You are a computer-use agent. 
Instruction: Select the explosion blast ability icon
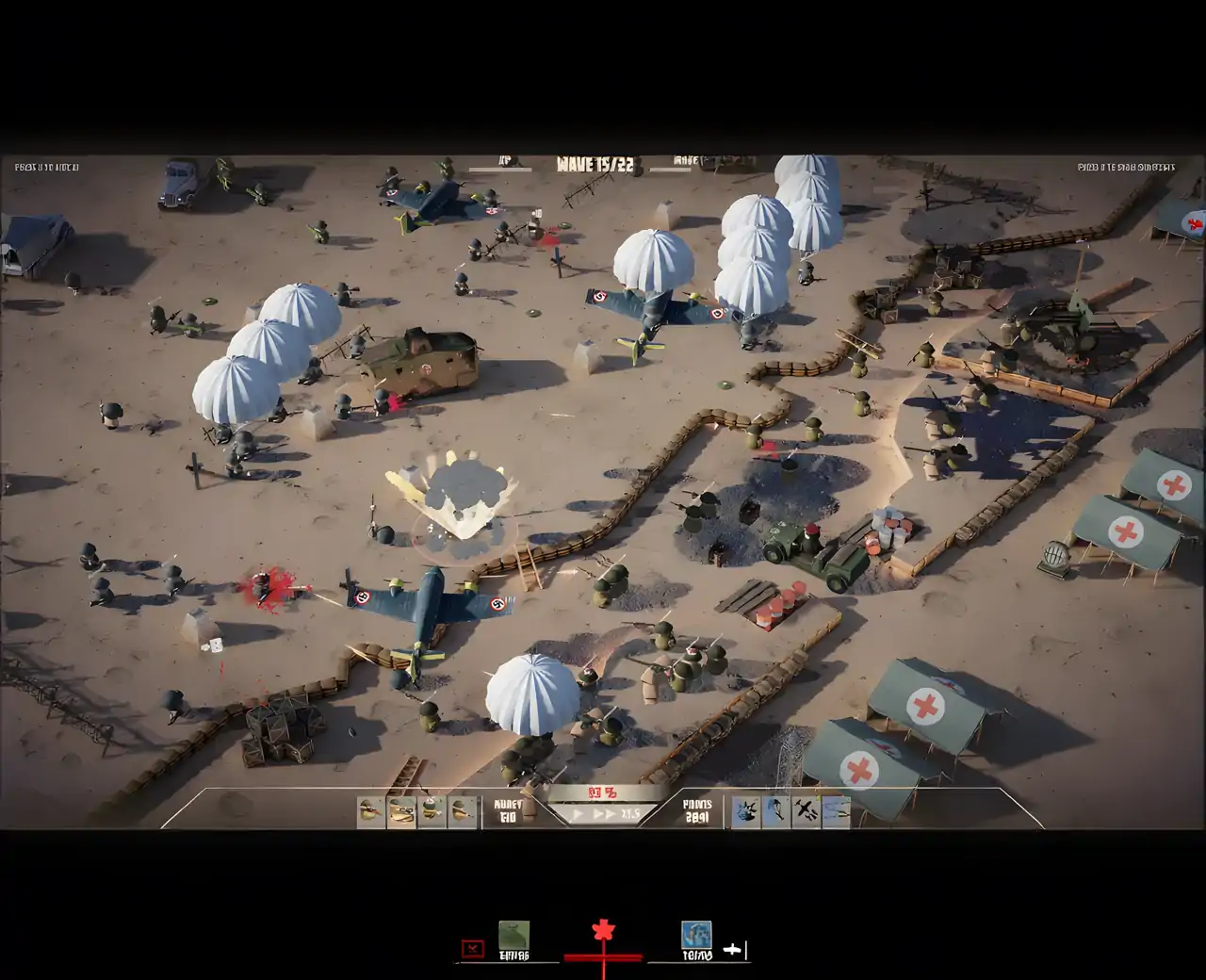[x=746, y=810]
